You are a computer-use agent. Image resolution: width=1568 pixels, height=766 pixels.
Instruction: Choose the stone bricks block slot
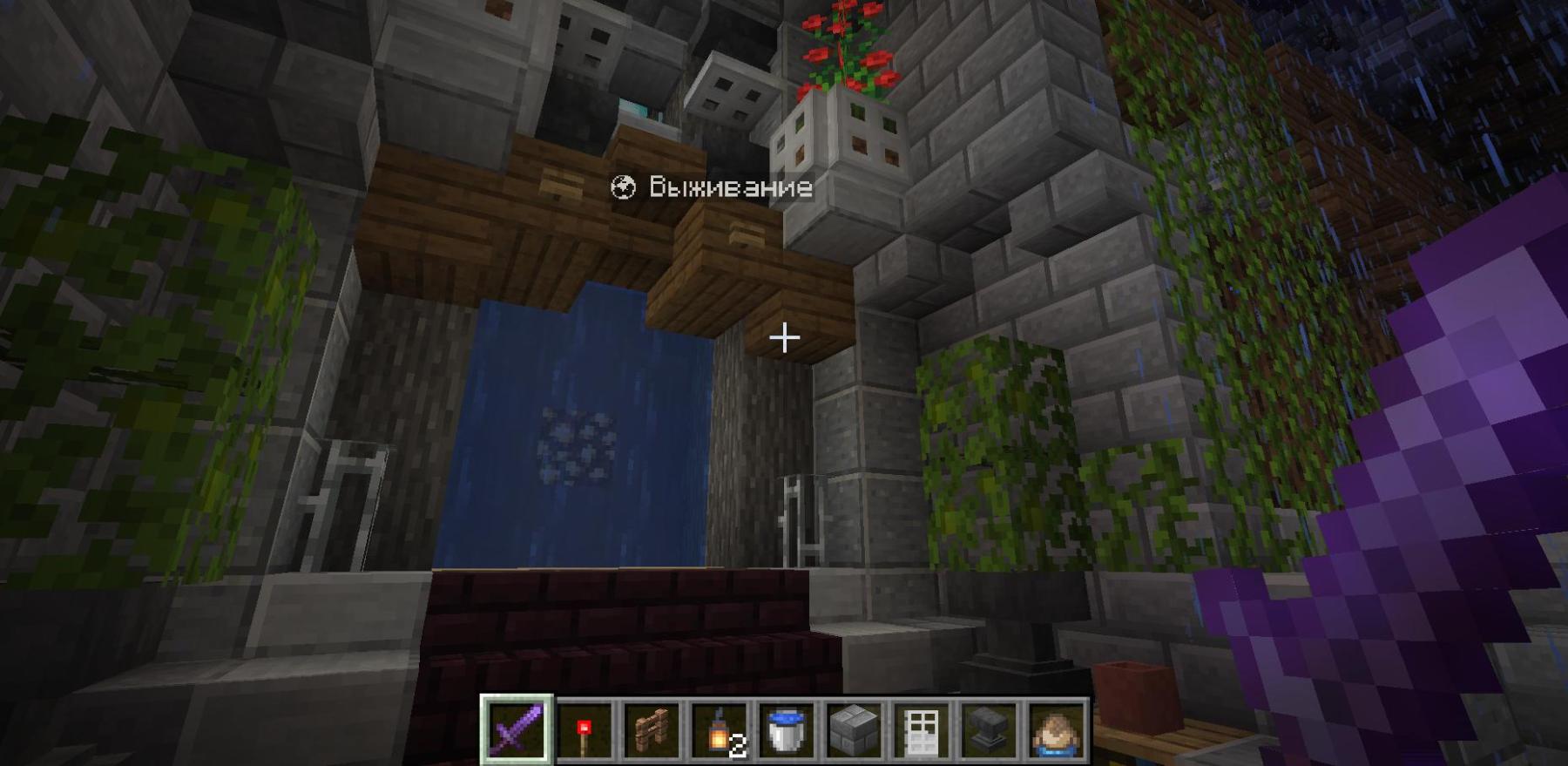point(854,730)
